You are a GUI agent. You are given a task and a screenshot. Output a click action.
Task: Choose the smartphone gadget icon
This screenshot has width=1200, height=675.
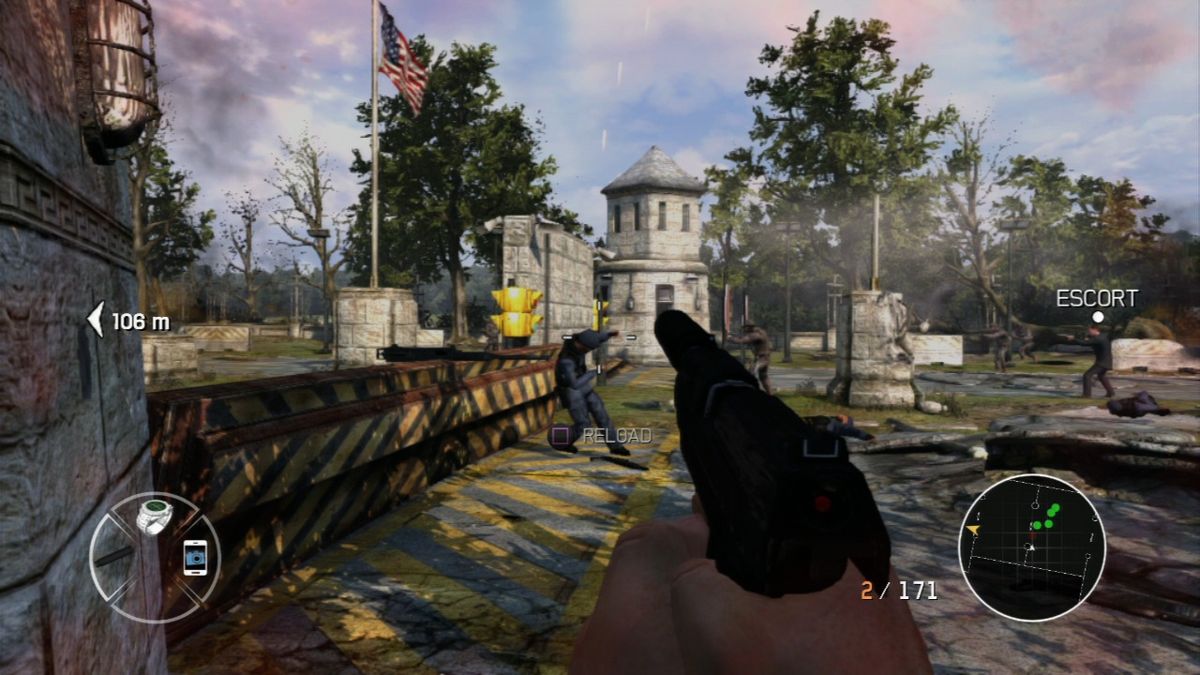pos(195,557)
